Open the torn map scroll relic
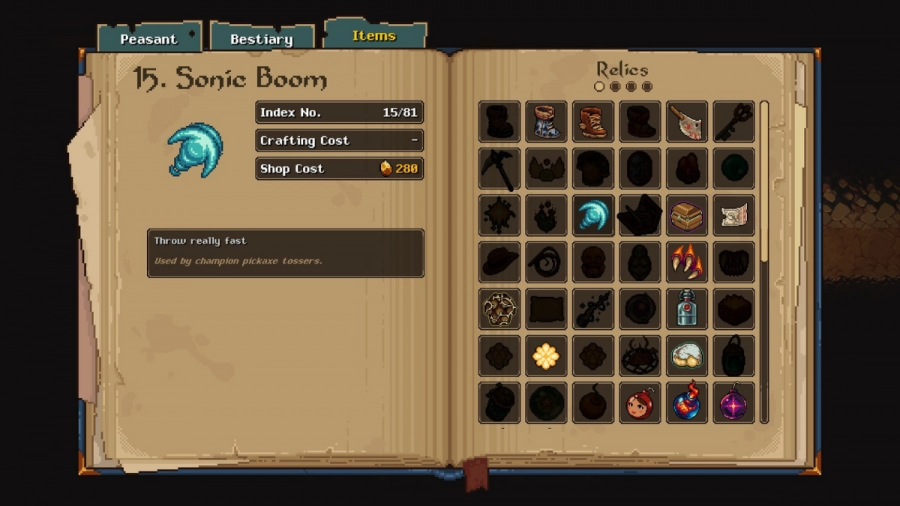This screenshot has width=900, height=506. [734, 215]
